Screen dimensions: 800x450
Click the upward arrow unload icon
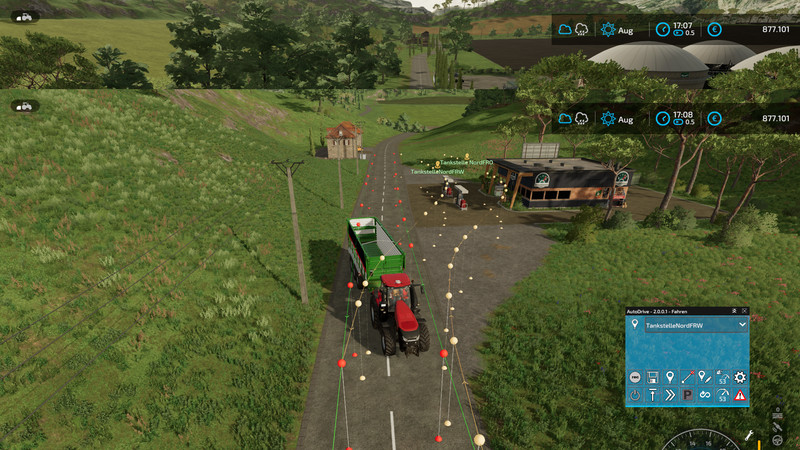tap(652, 396)
